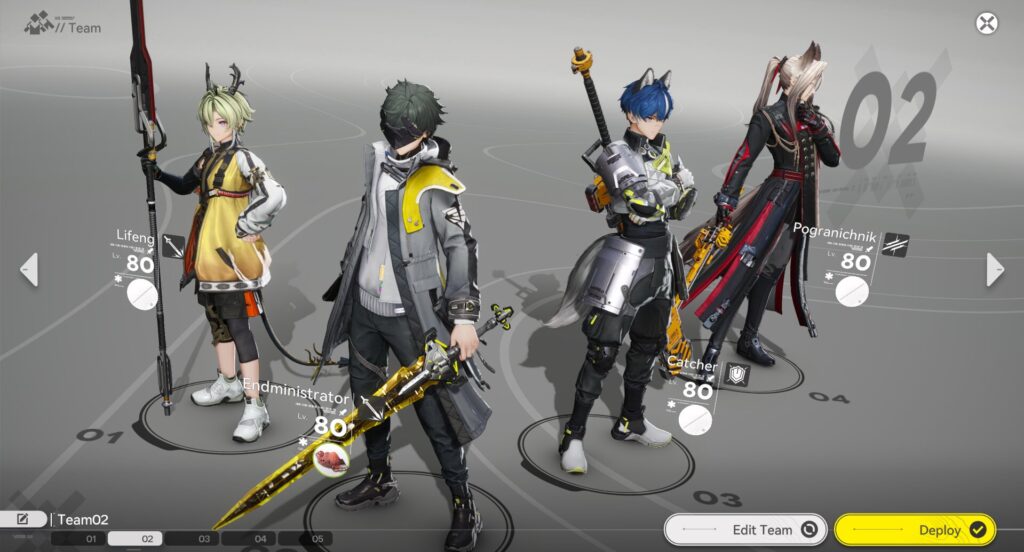Open team tab 04
This screenshot has height=552, width=1024.
point(260,539)
